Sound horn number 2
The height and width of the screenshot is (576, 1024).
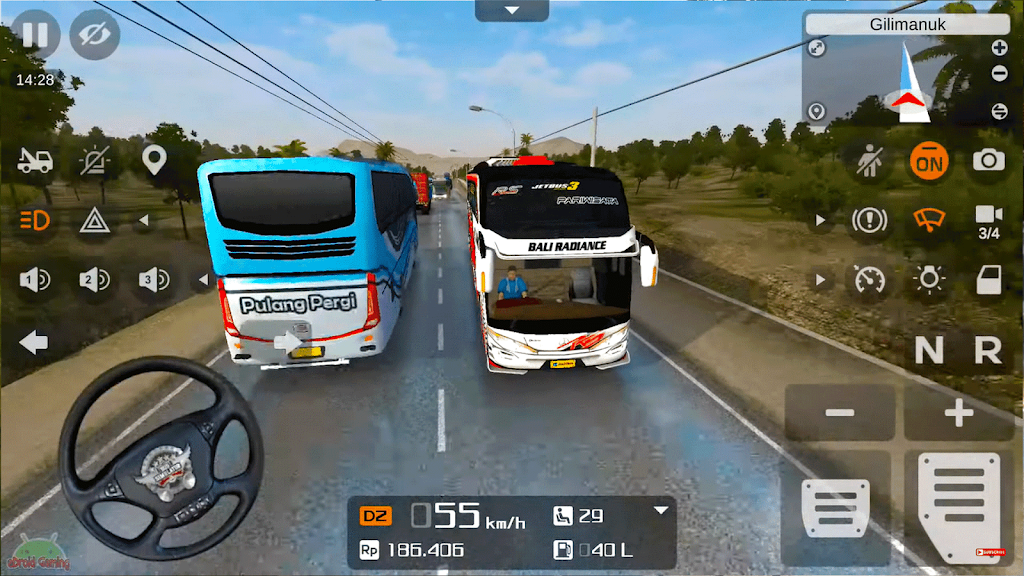[x=95, y=281]
